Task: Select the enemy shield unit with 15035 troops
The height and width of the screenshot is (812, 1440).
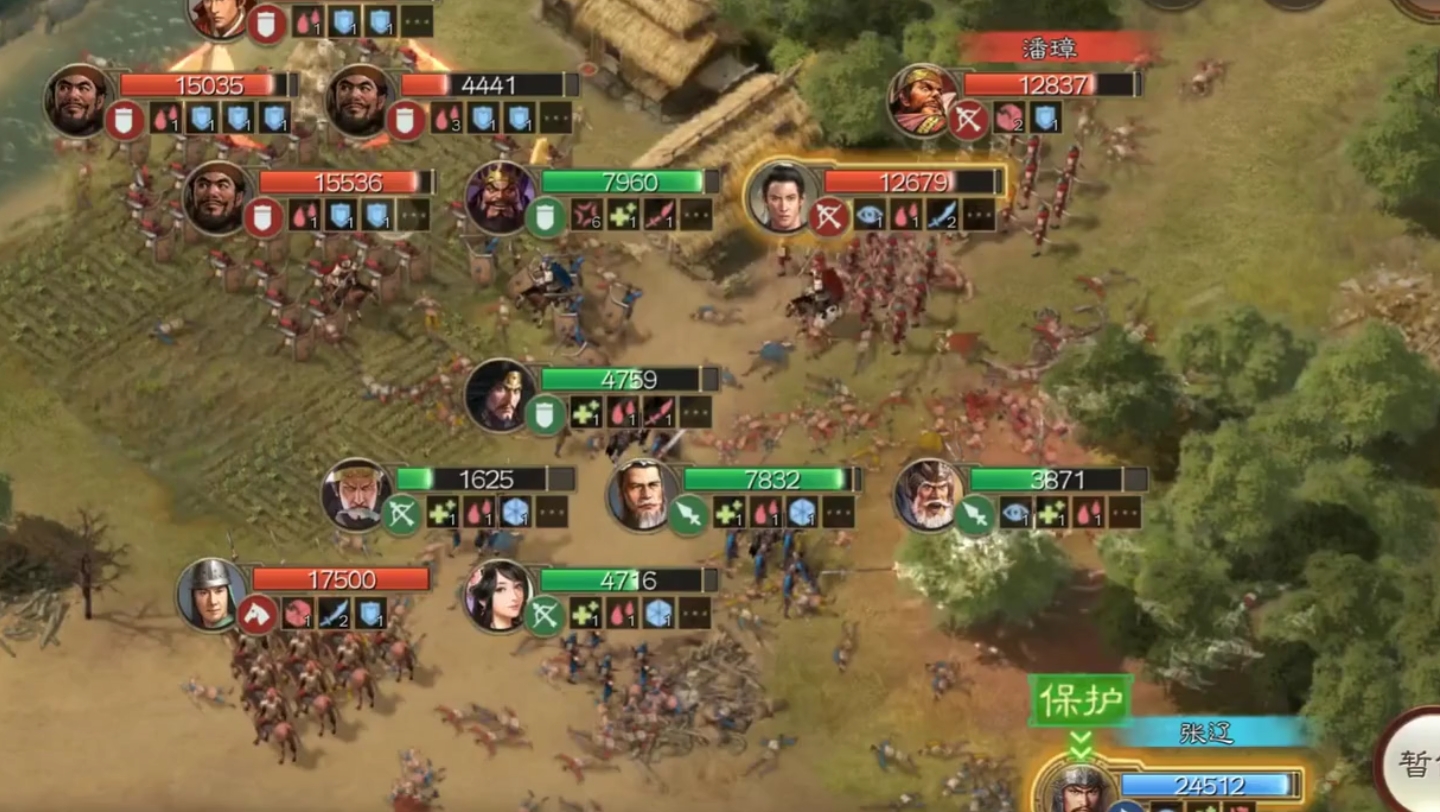Action: pos(78,100)
